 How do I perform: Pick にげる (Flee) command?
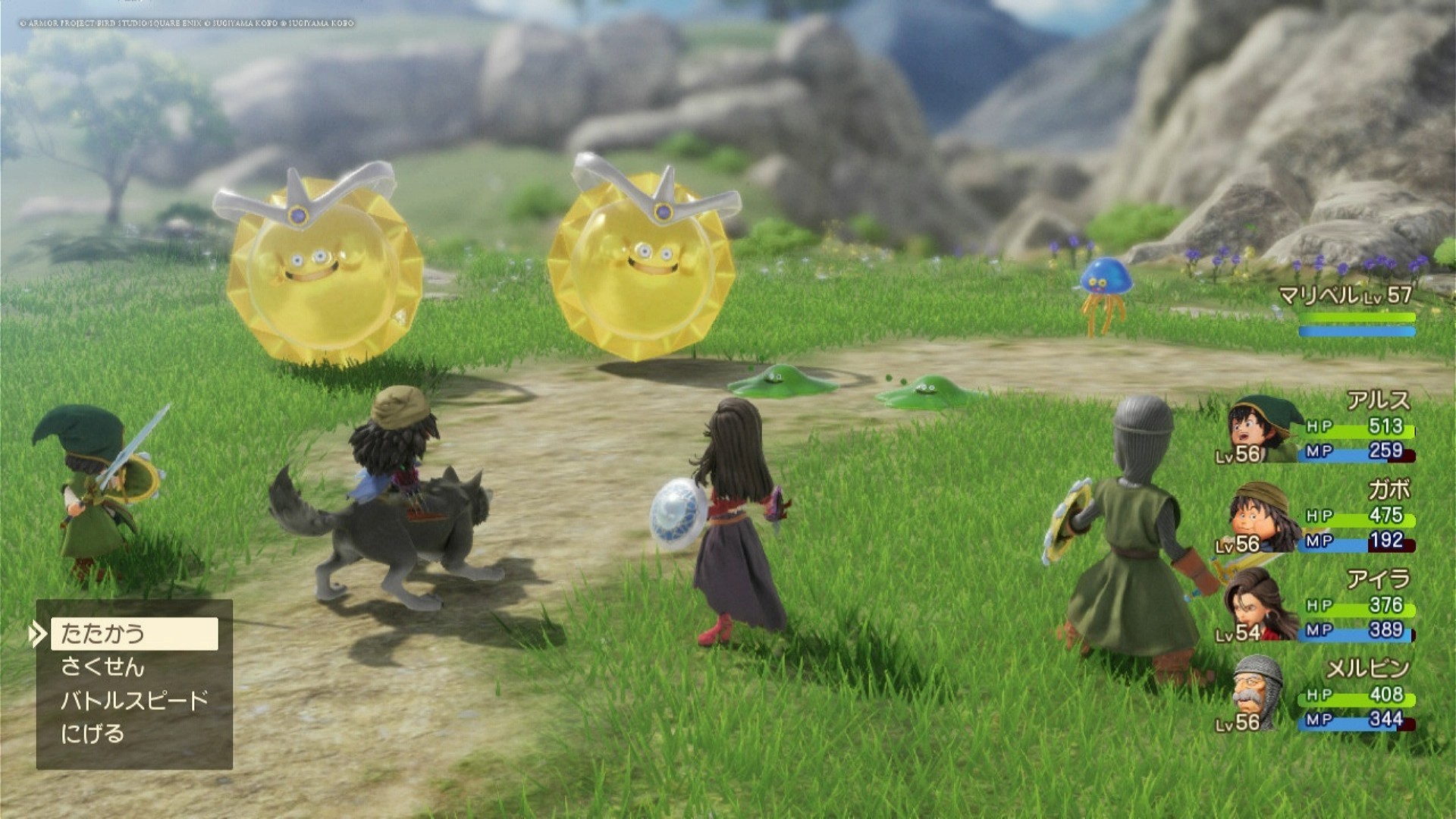click(93, 734)
